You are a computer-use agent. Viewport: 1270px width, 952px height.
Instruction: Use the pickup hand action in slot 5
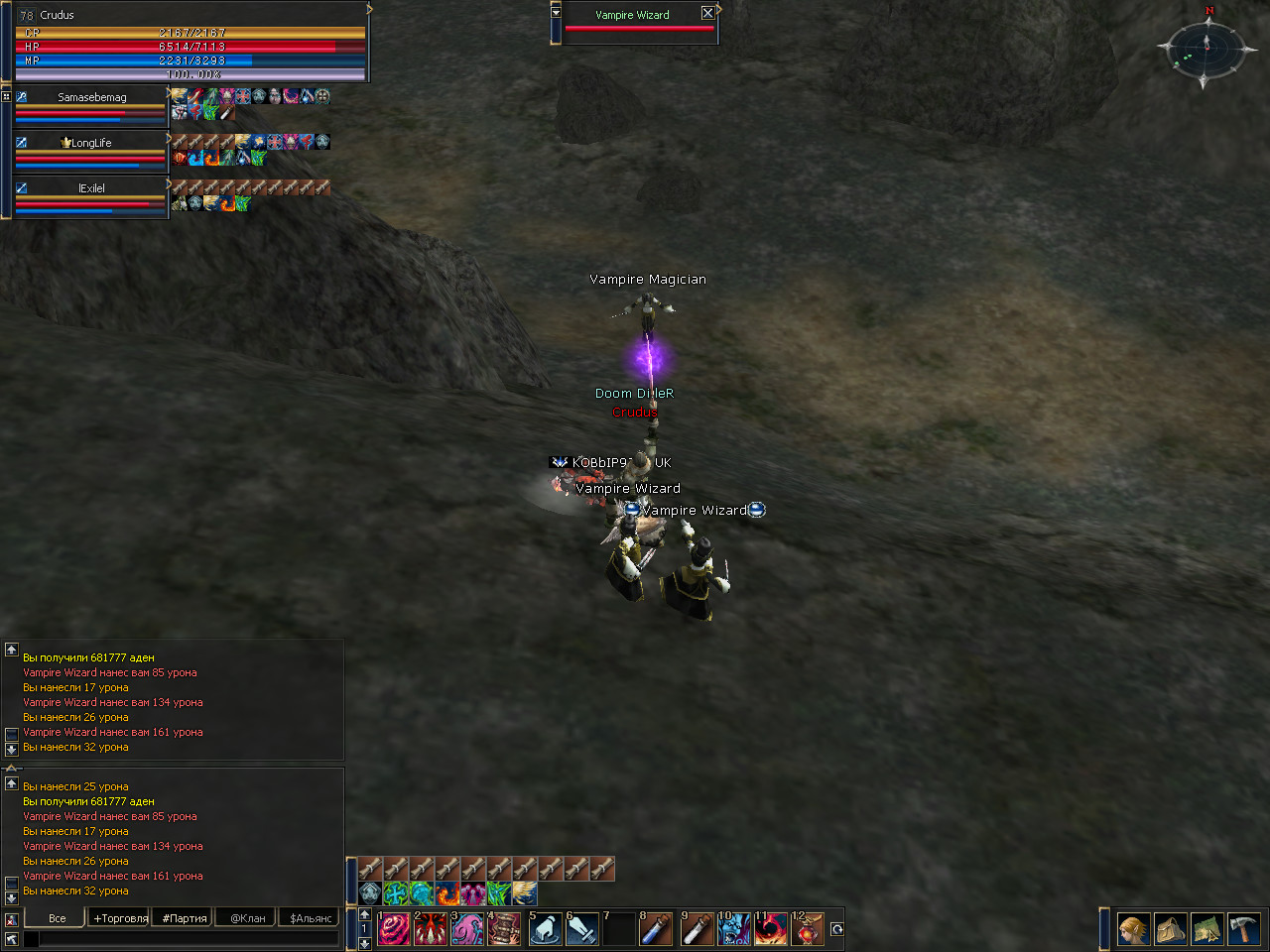coord(545,929)
